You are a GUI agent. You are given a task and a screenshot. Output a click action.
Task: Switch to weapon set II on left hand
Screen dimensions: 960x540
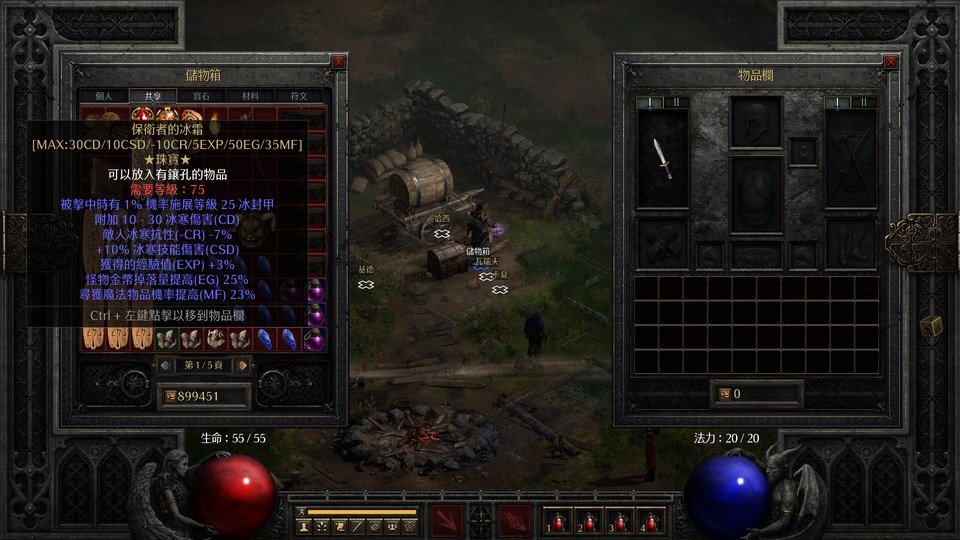pyautogui.click(x=678, y=102)
